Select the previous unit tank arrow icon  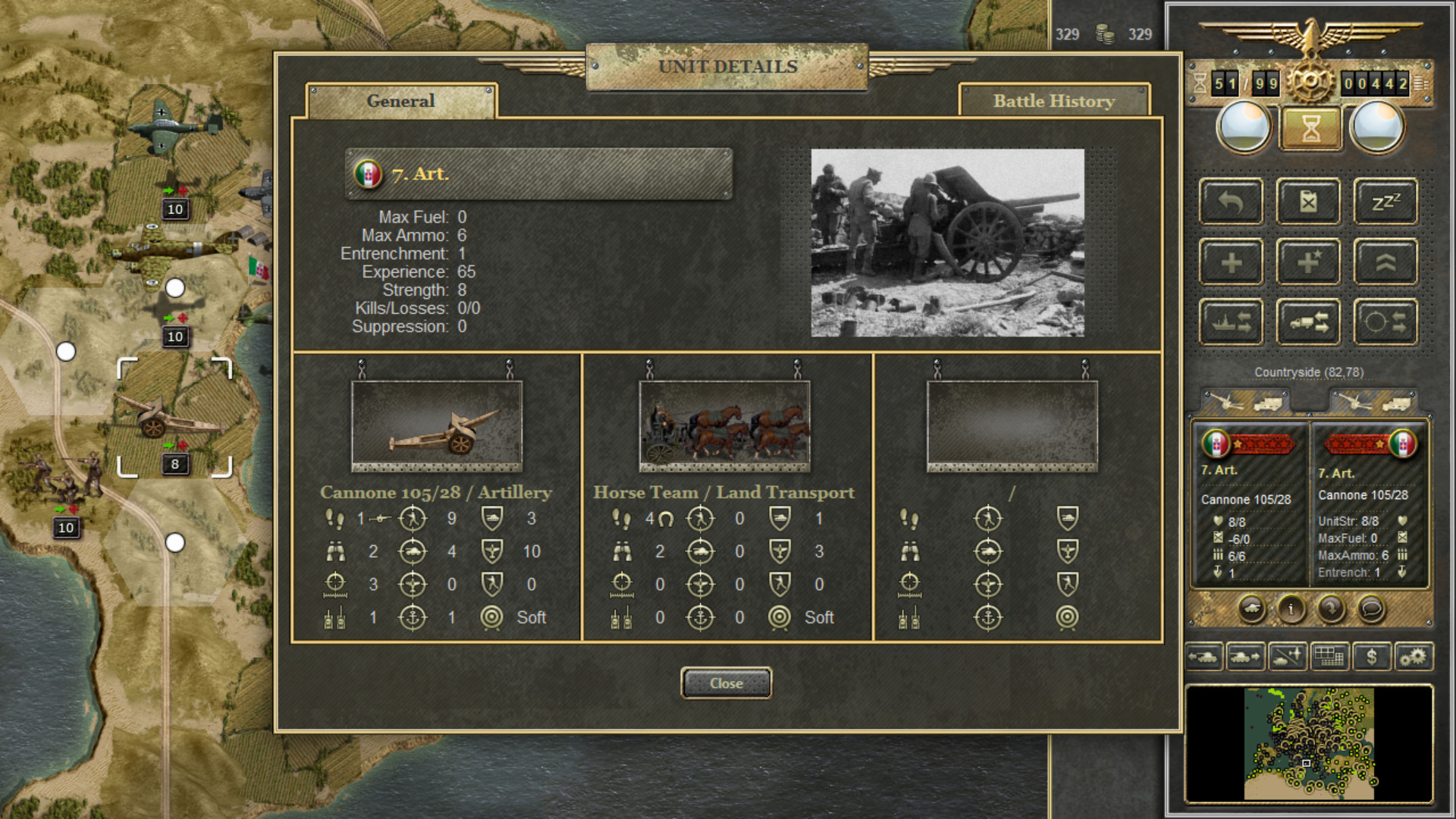[1204, 657]
